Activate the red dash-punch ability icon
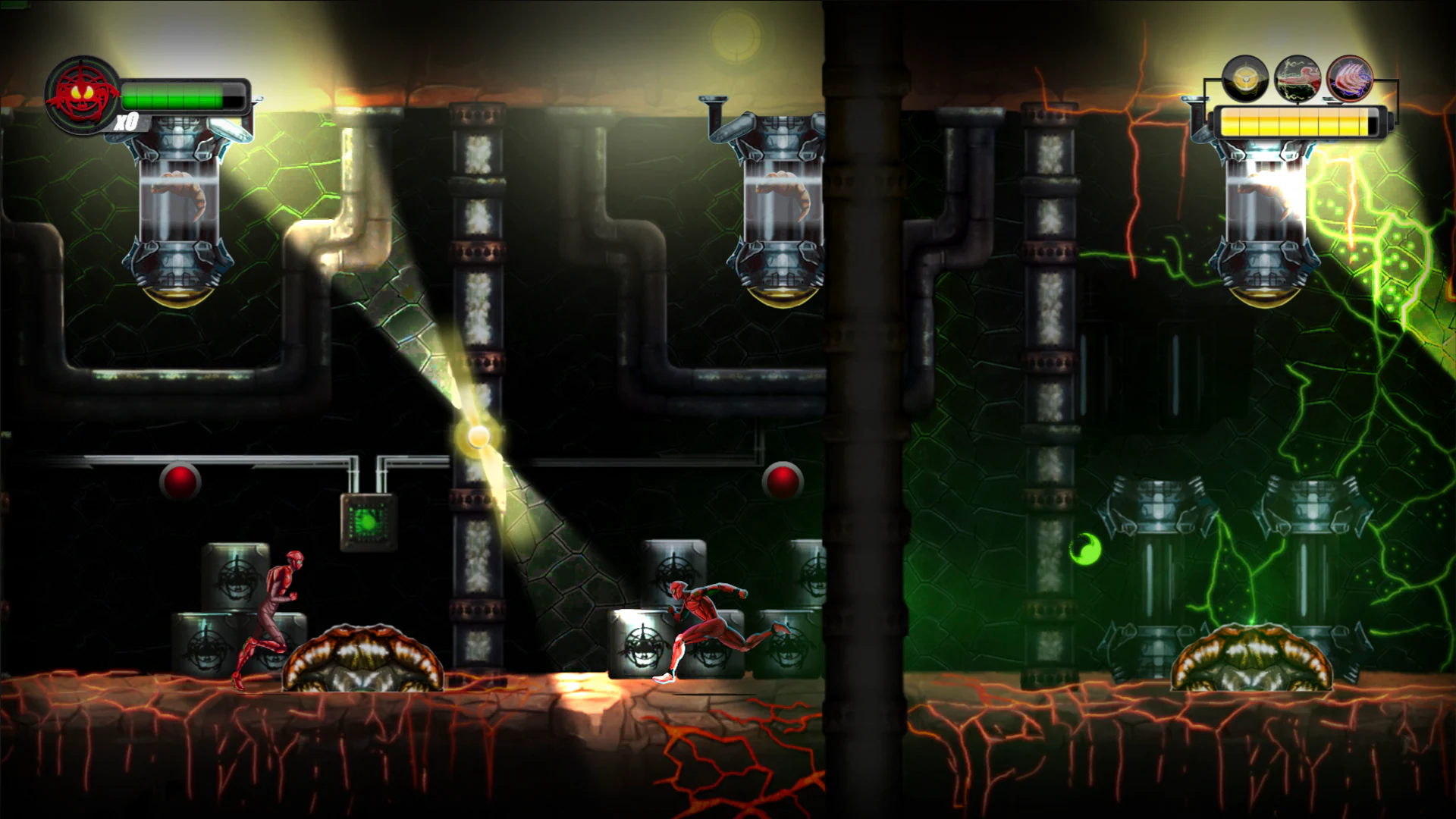Screen dimensions: 1456x819 (x=1298, y=79)
